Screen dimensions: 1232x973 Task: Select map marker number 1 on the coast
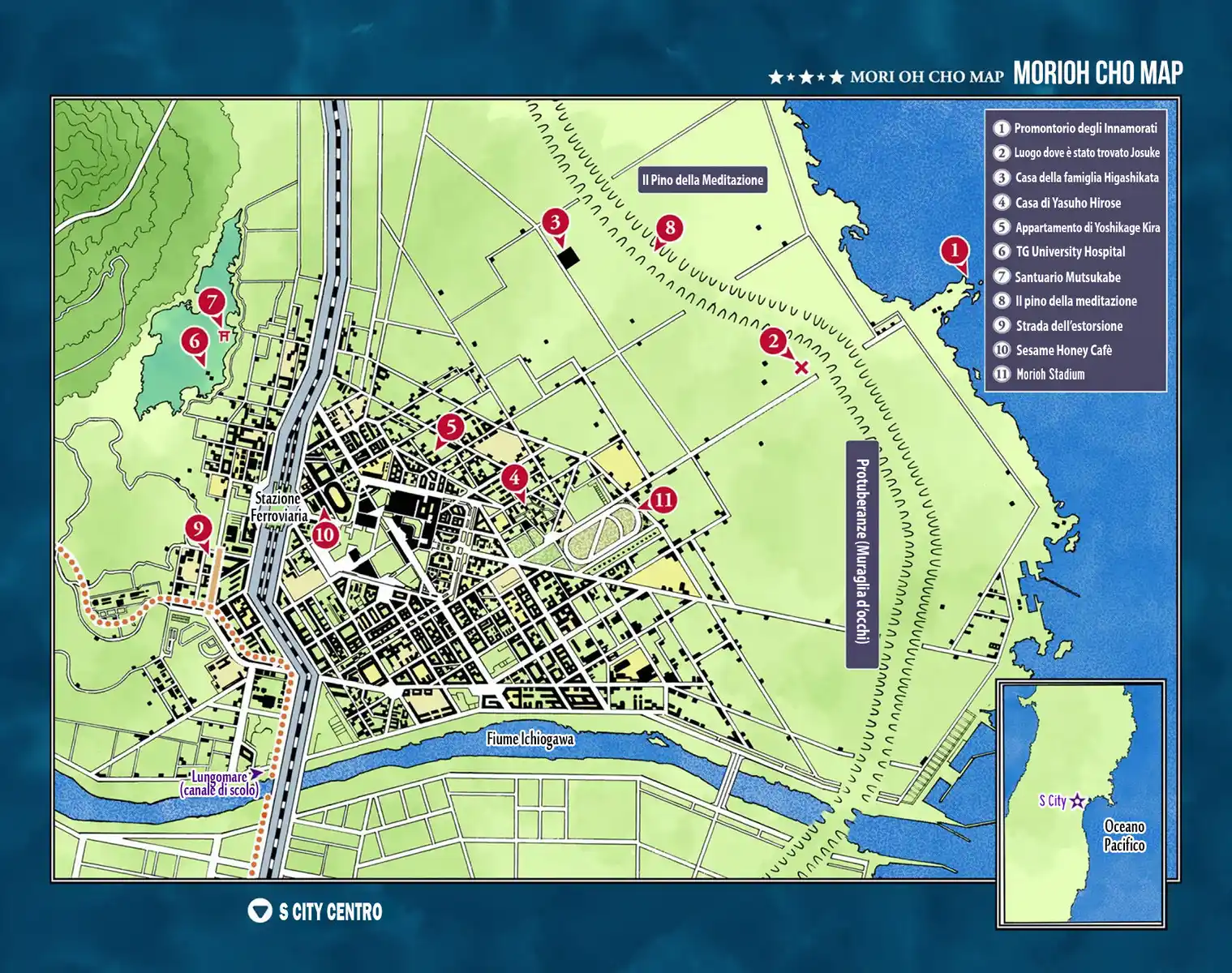coord(955,250)
